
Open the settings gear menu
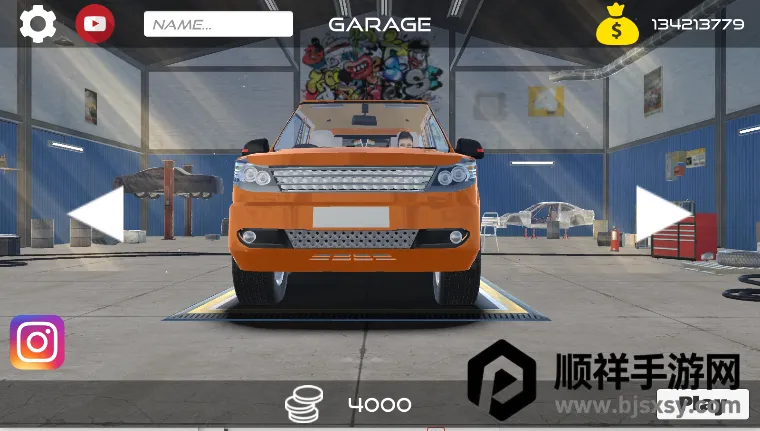click(x=38, y=24)
